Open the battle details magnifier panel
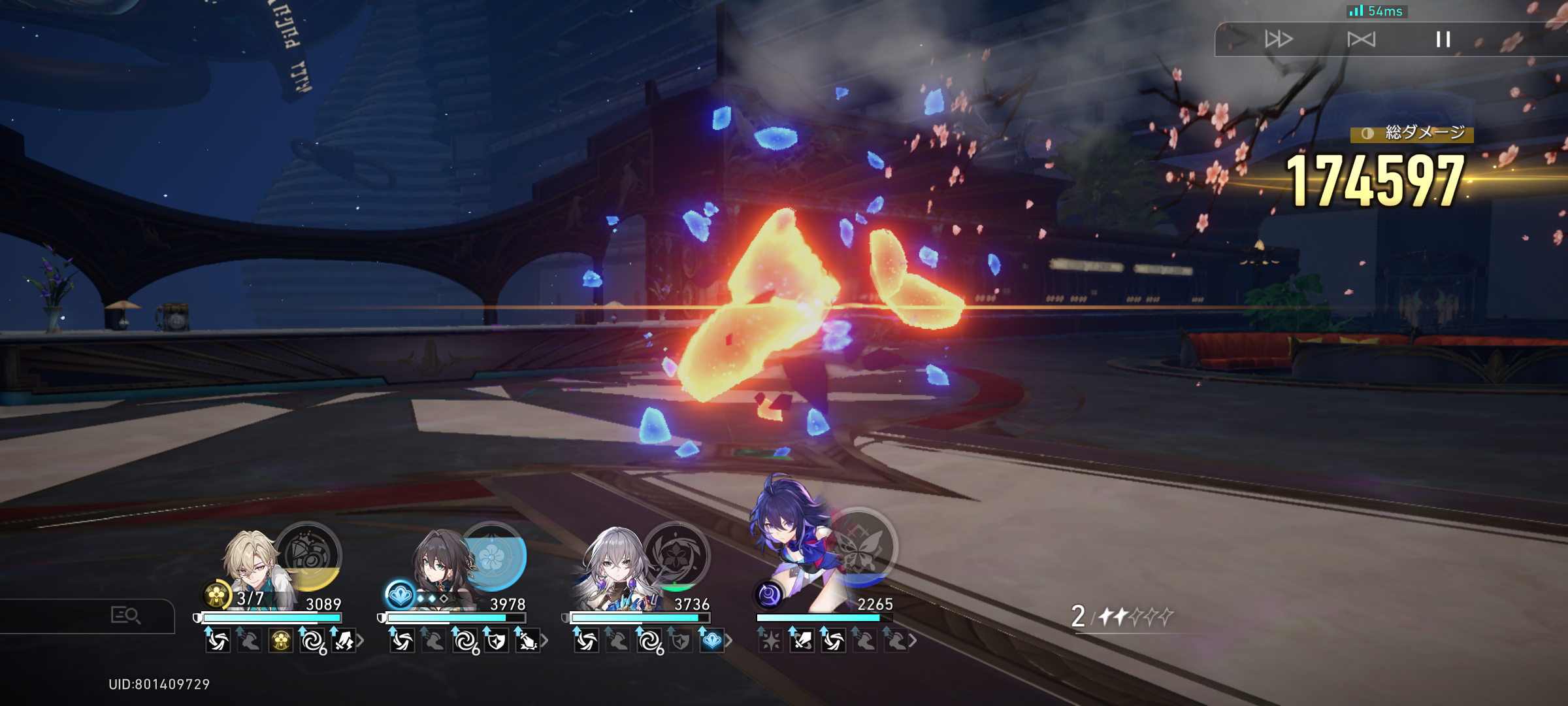Viewport: 1568px width, 706px height. point(125,615)
